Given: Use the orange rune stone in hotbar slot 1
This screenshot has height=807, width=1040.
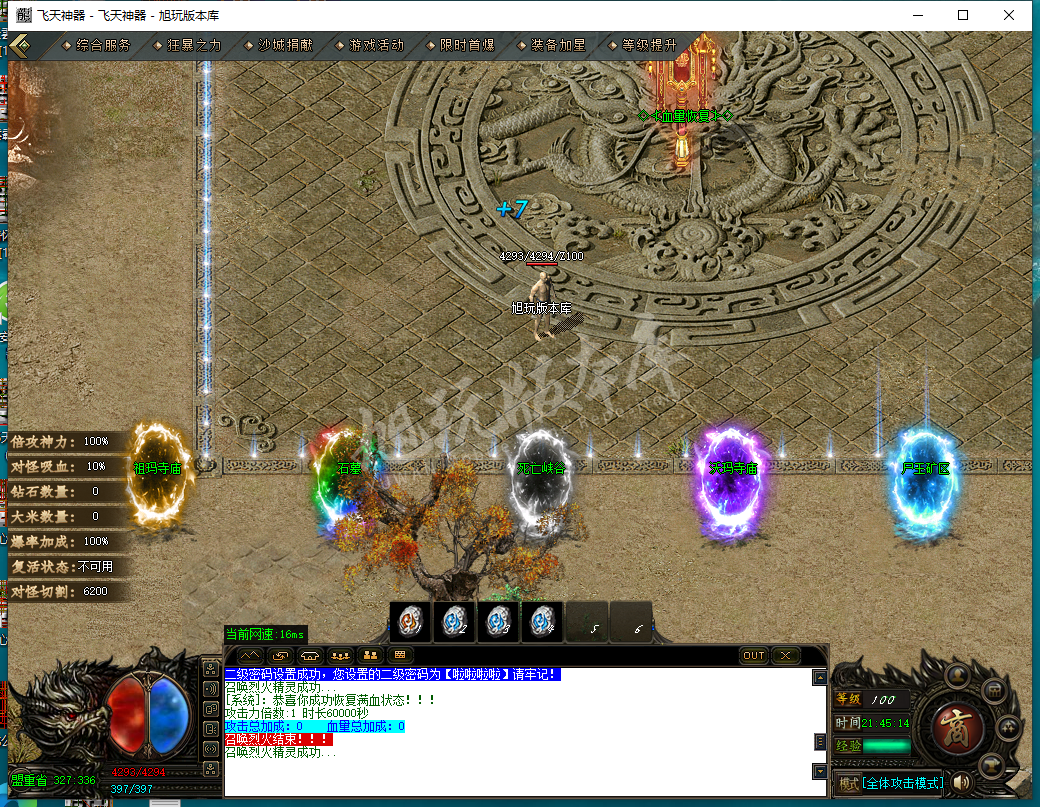Looking at the screenshot, I should coord(410,621).
